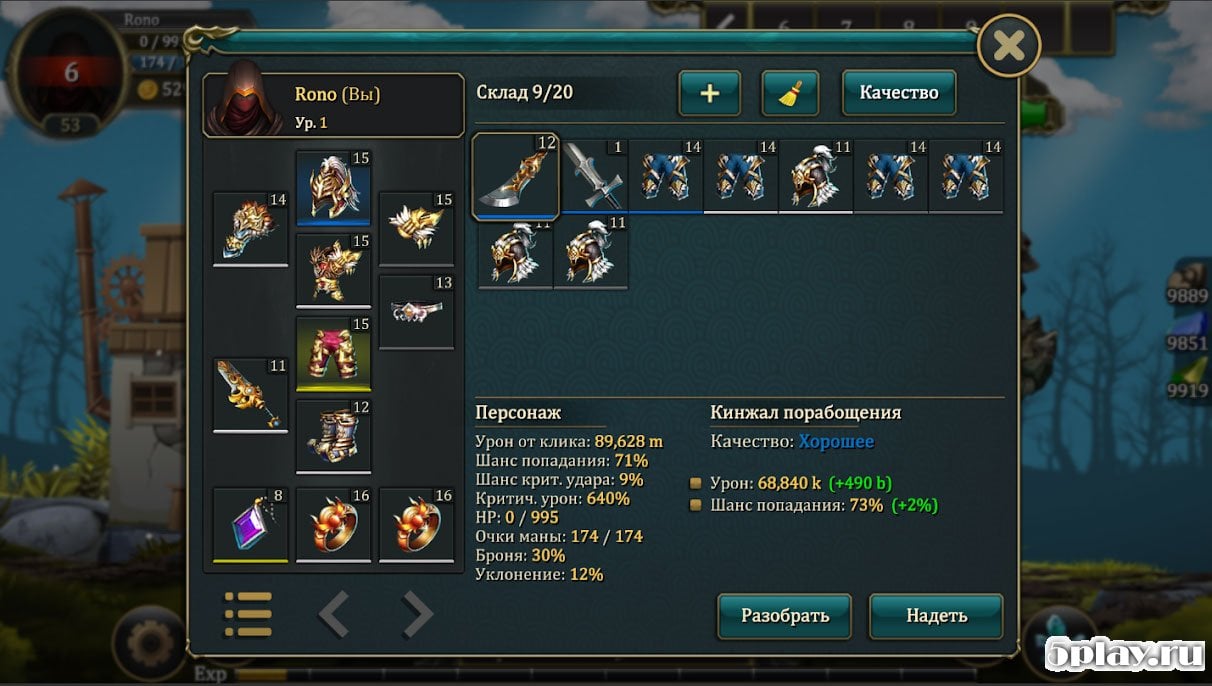Select the level 11 helmet in top storage row
Screen dimensions: 1212x686
(x=815, y=176)
